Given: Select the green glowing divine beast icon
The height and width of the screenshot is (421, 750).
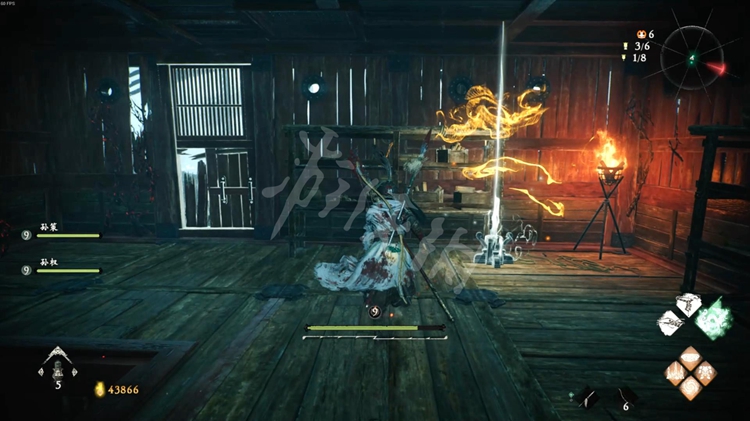Looking at the screenshot, I should pyautogui.click(x=713, y=318).
